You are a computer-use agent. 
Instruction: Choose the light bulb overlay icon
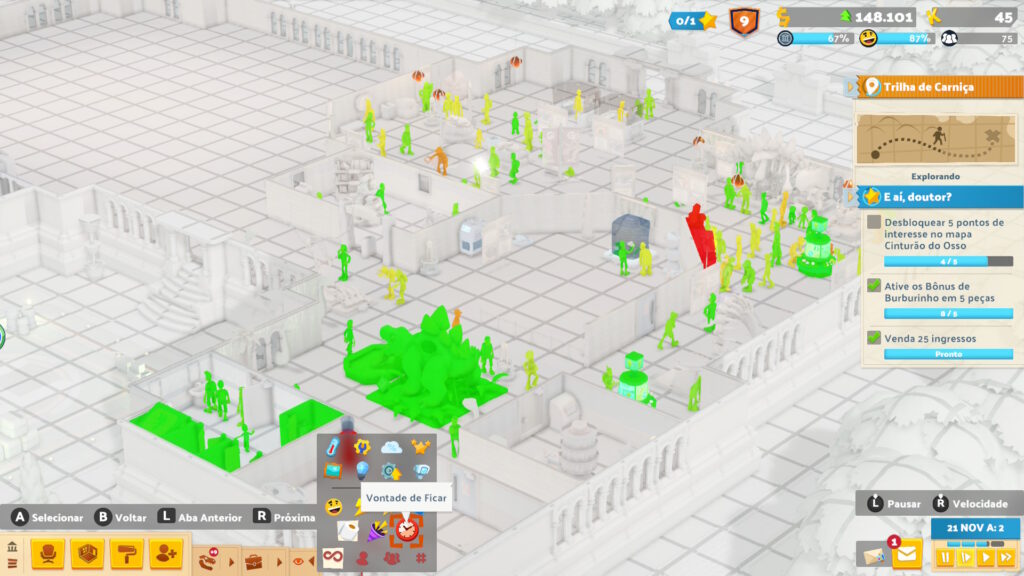pos(362,470)
